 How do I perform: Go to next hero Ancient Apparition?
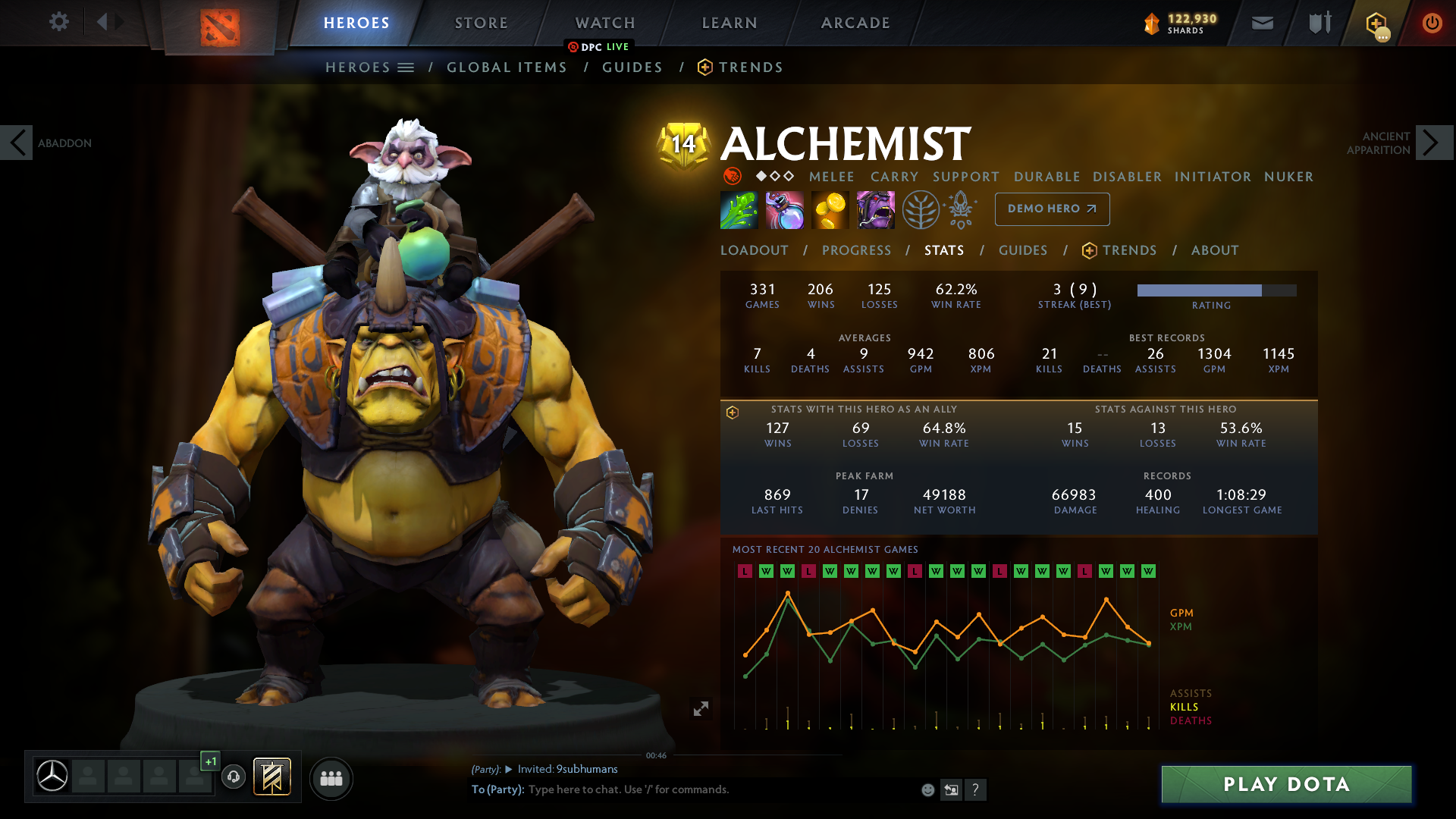tap(1432, 143)
